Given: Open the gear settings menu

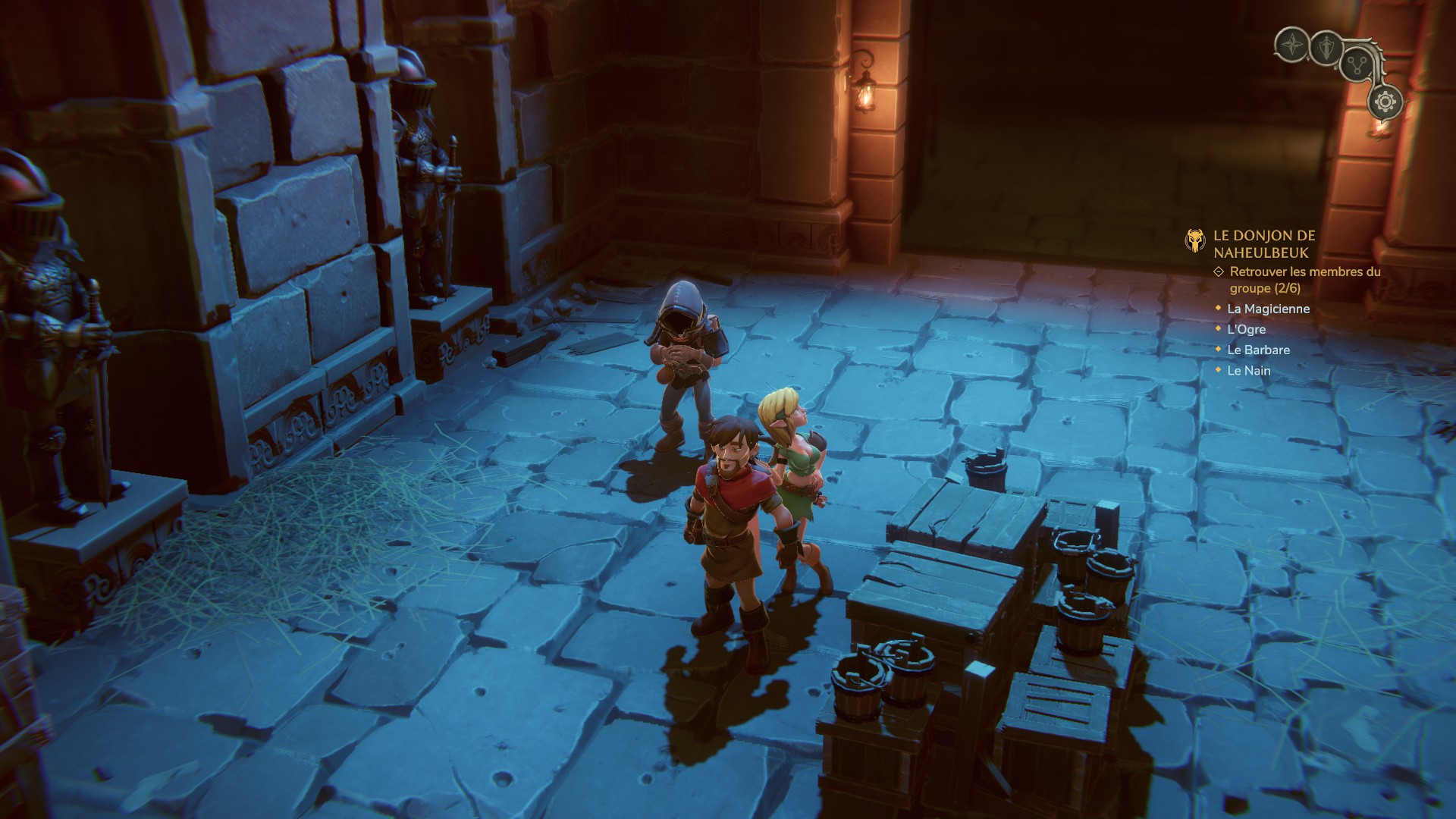Looking at the screenshot, I should [1385, 101].
